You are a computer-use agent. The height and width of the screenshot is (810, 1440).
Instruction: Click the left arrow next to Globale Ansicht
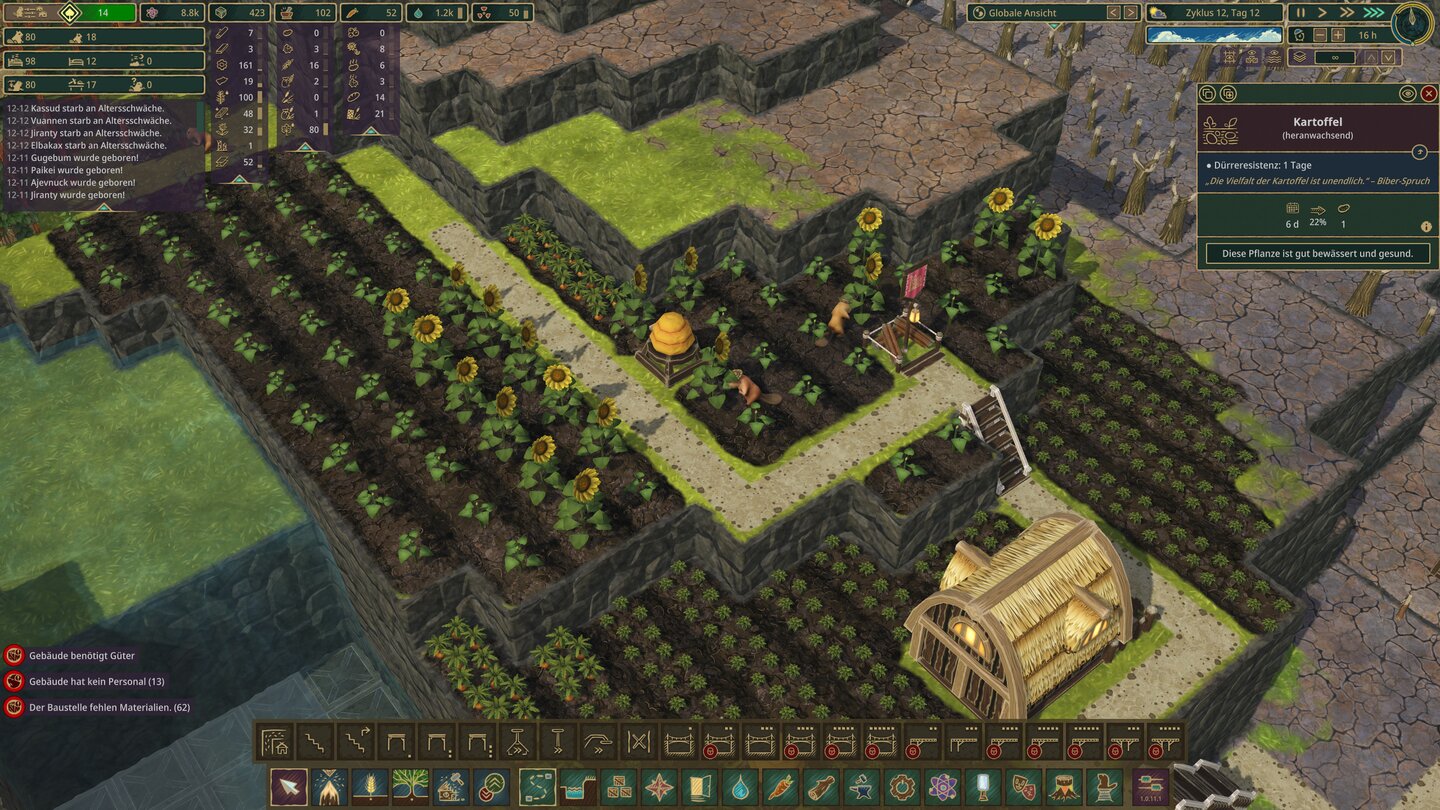point(1113,13)
